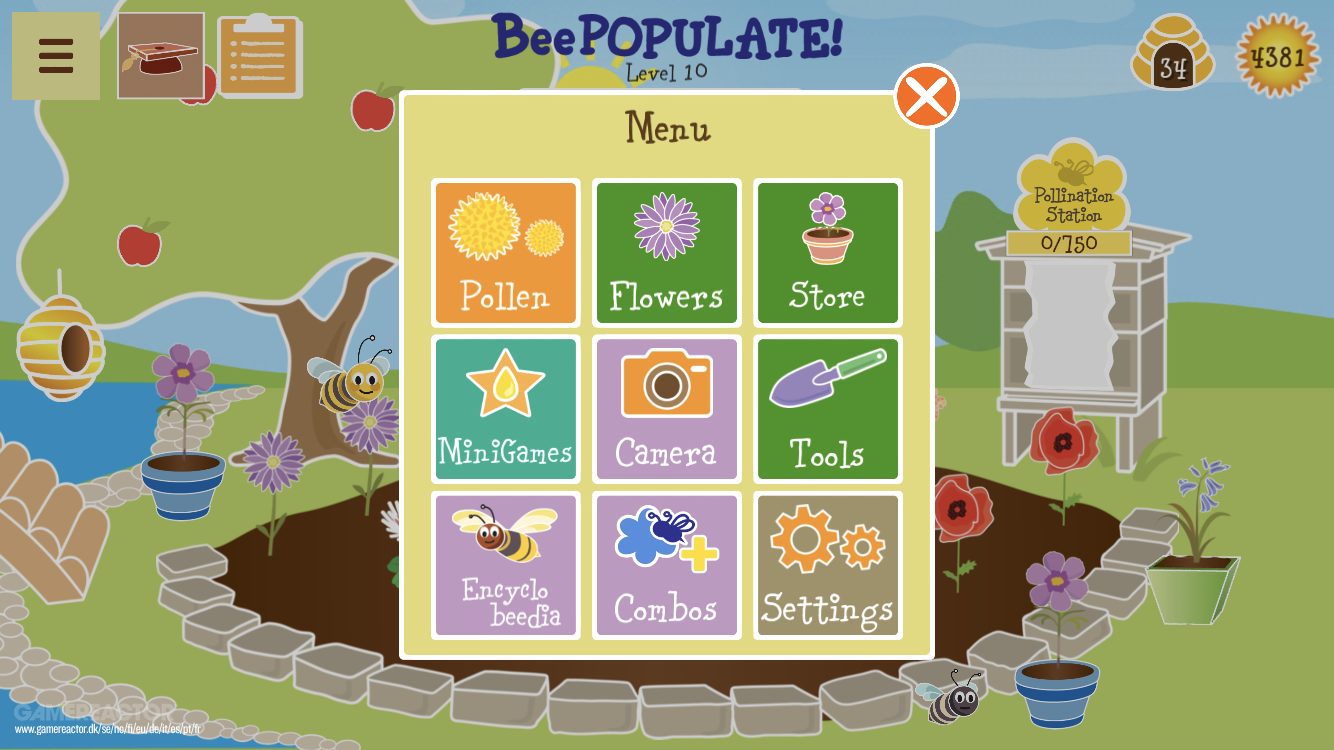Image resolution: width=1334 pixels, height=750 pixels.
Task: Open the Pollen menu icon
Action: point(505,253)
